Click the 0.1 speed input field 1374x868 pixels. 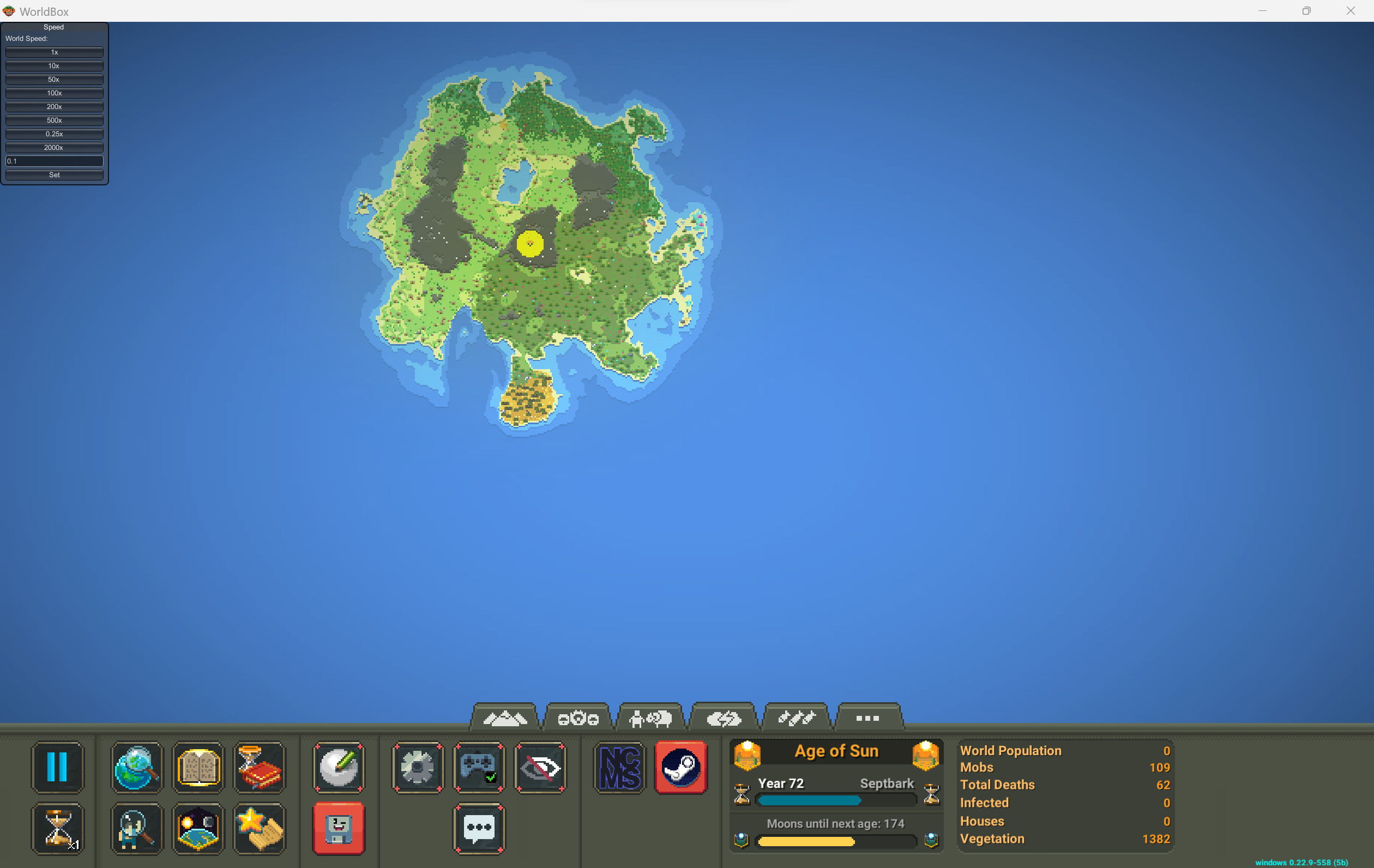(54, 161)
